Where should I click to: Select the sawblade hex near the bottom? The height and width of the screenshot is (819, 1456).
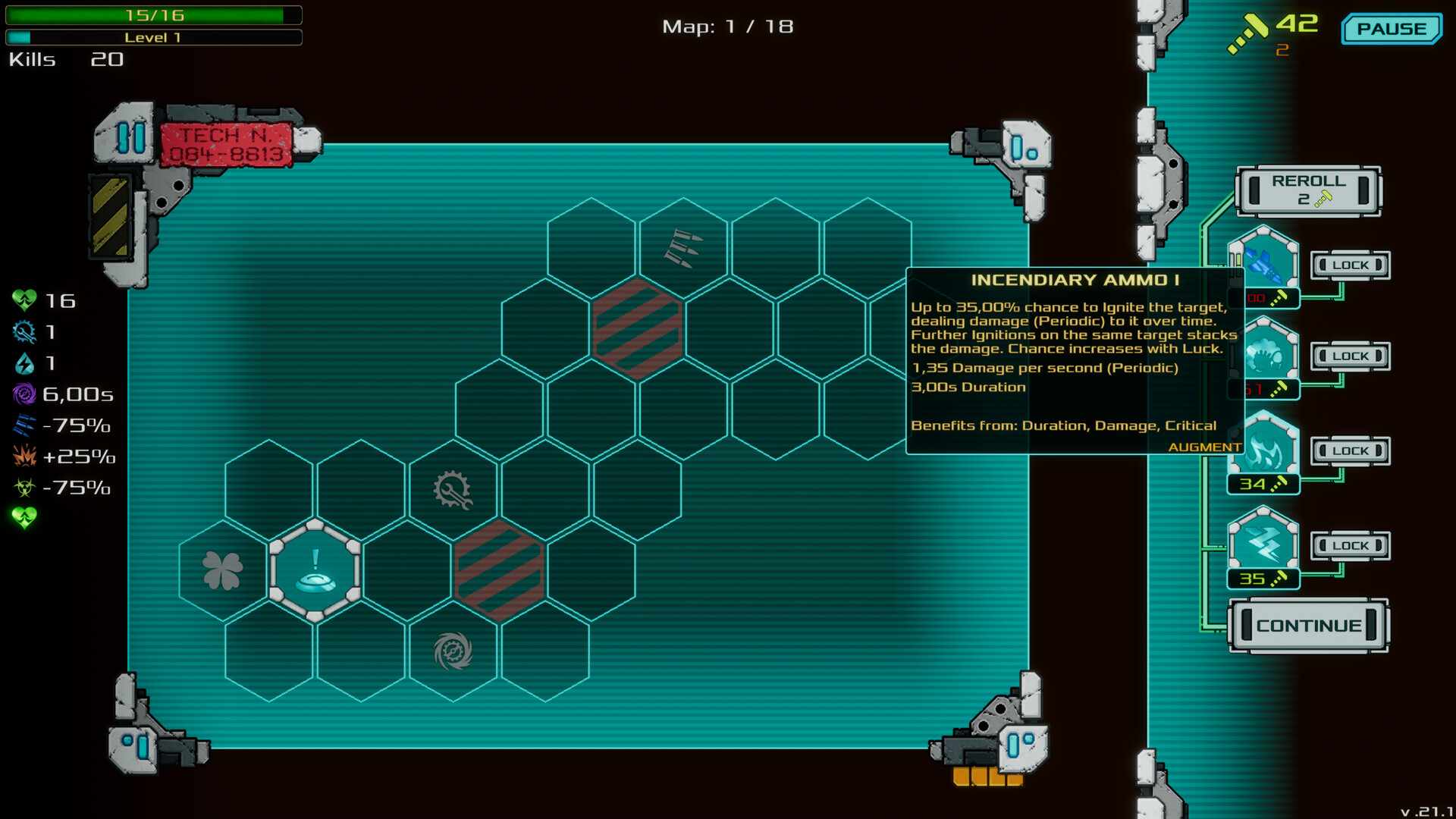pyautogui.click(x=452, y=648)
